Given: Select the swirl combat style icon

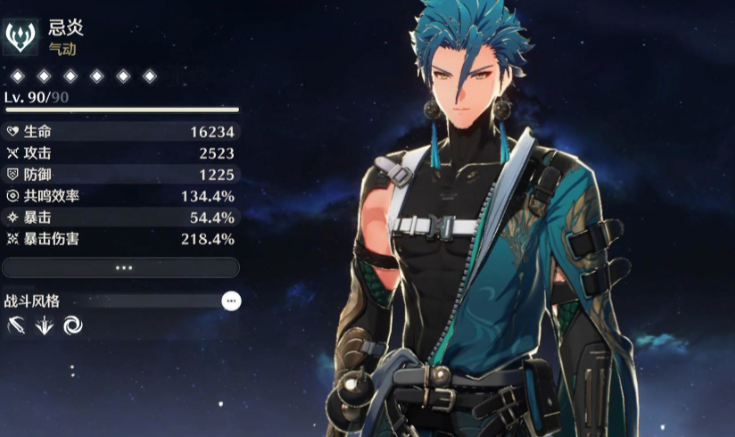Looking at the screenshot, I should 72,325.
